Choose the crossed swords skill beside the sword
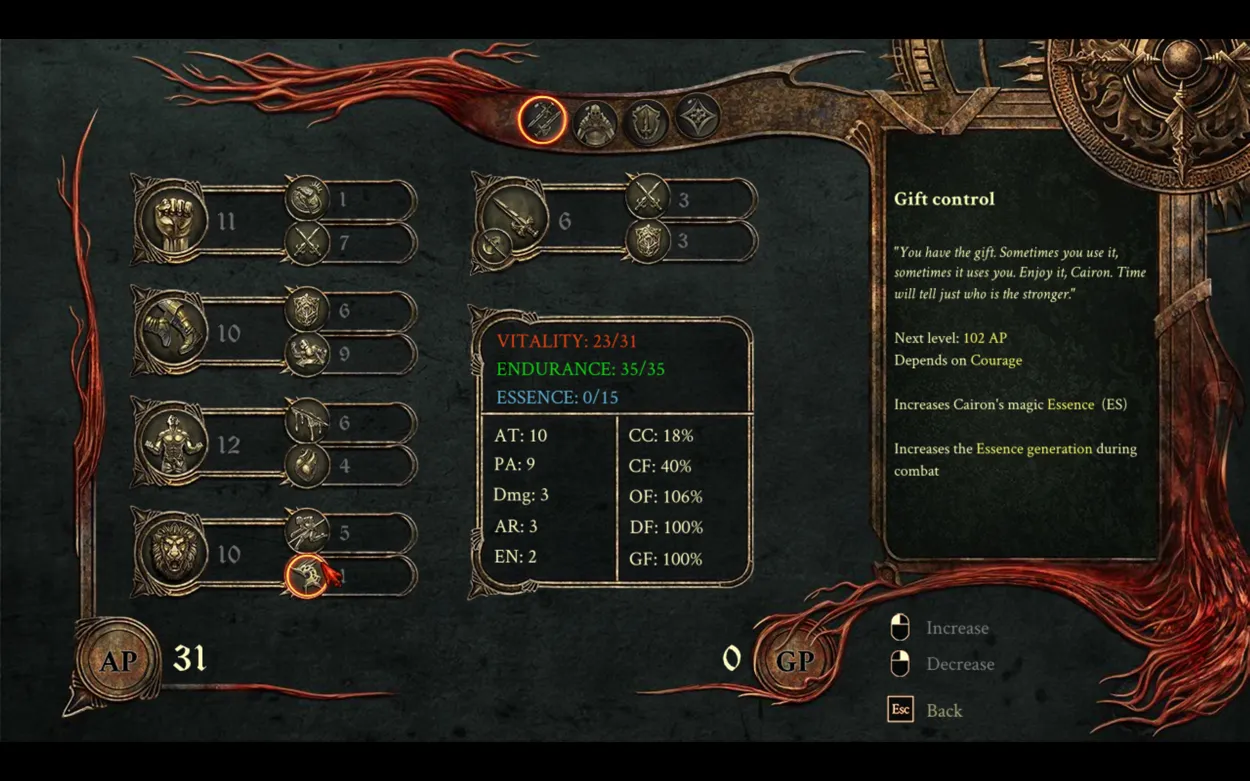Screen dimensions: 1250x781 [647, 199]
